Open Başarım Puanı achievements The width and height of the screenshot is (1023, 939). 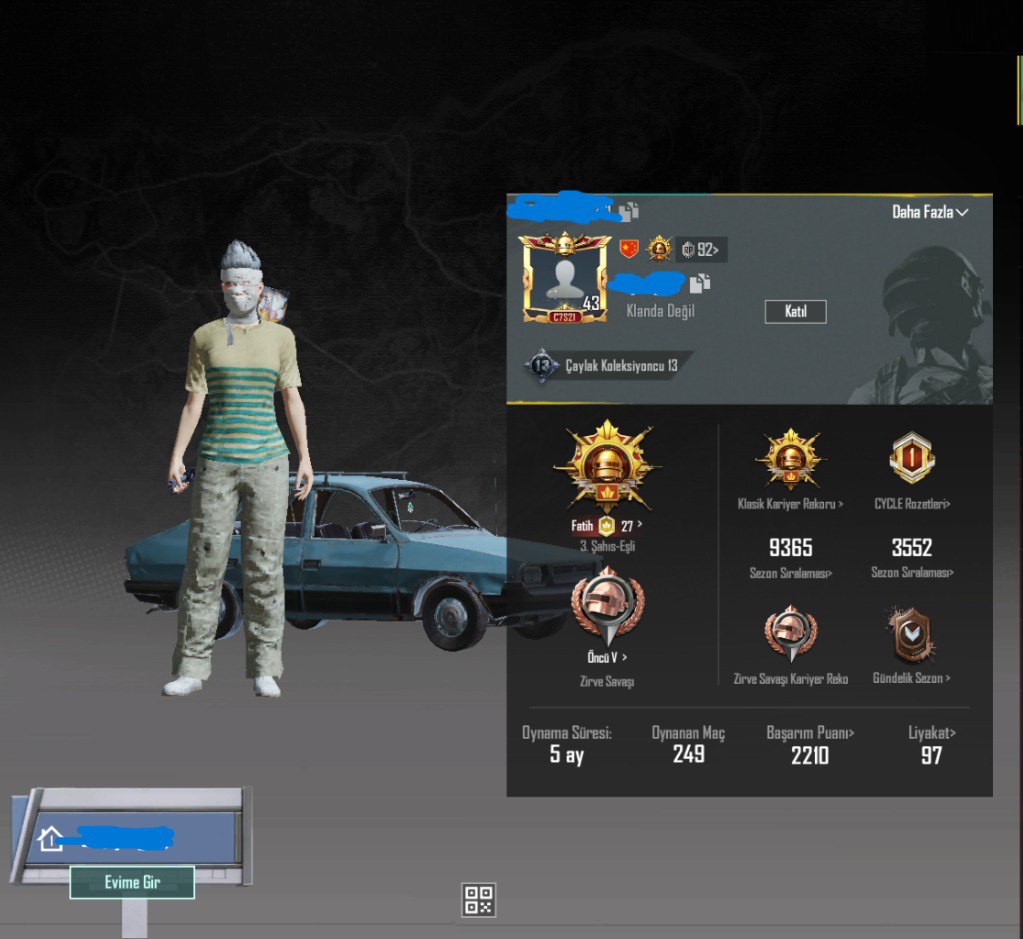(x=809, y=744)
